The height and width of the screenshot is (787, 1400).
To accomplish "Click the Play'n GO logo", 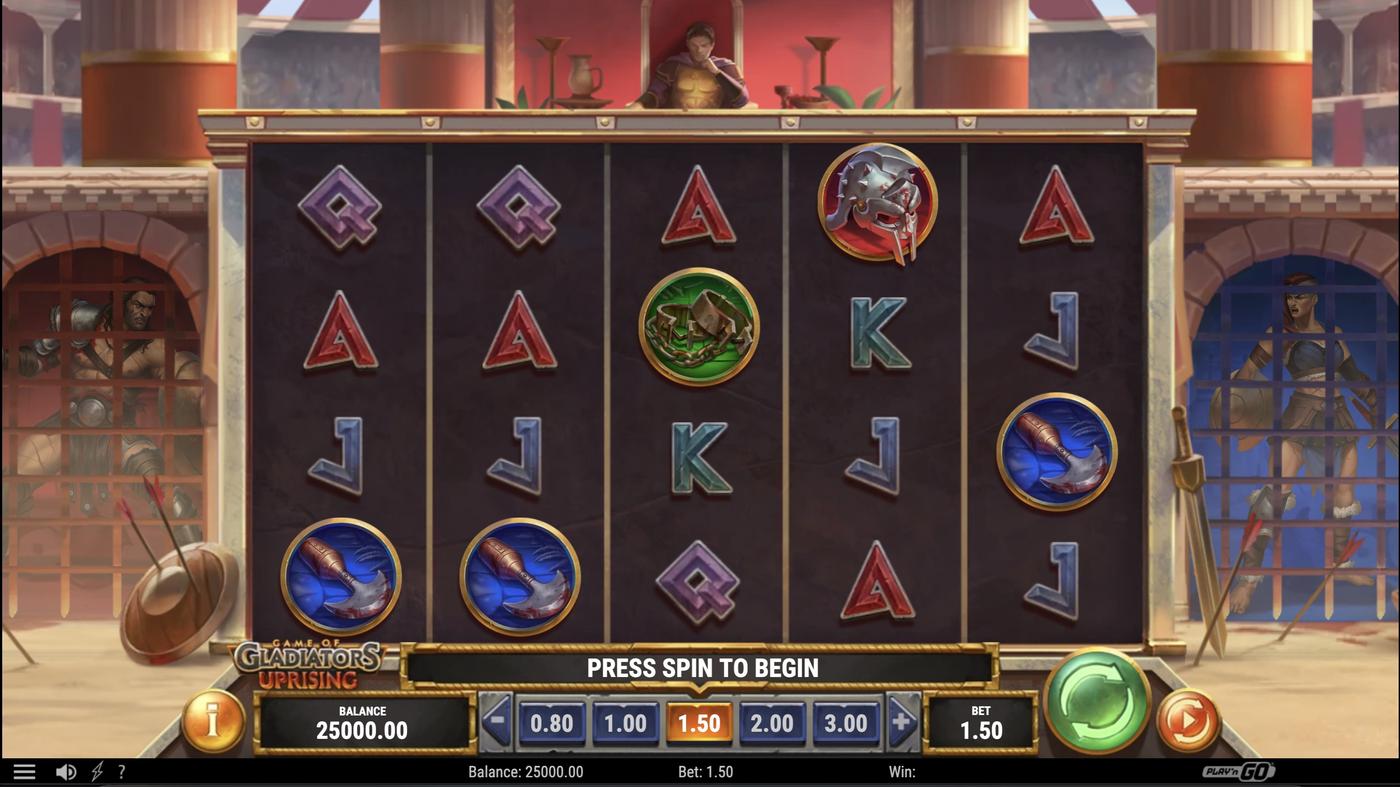I will 1239,770.
